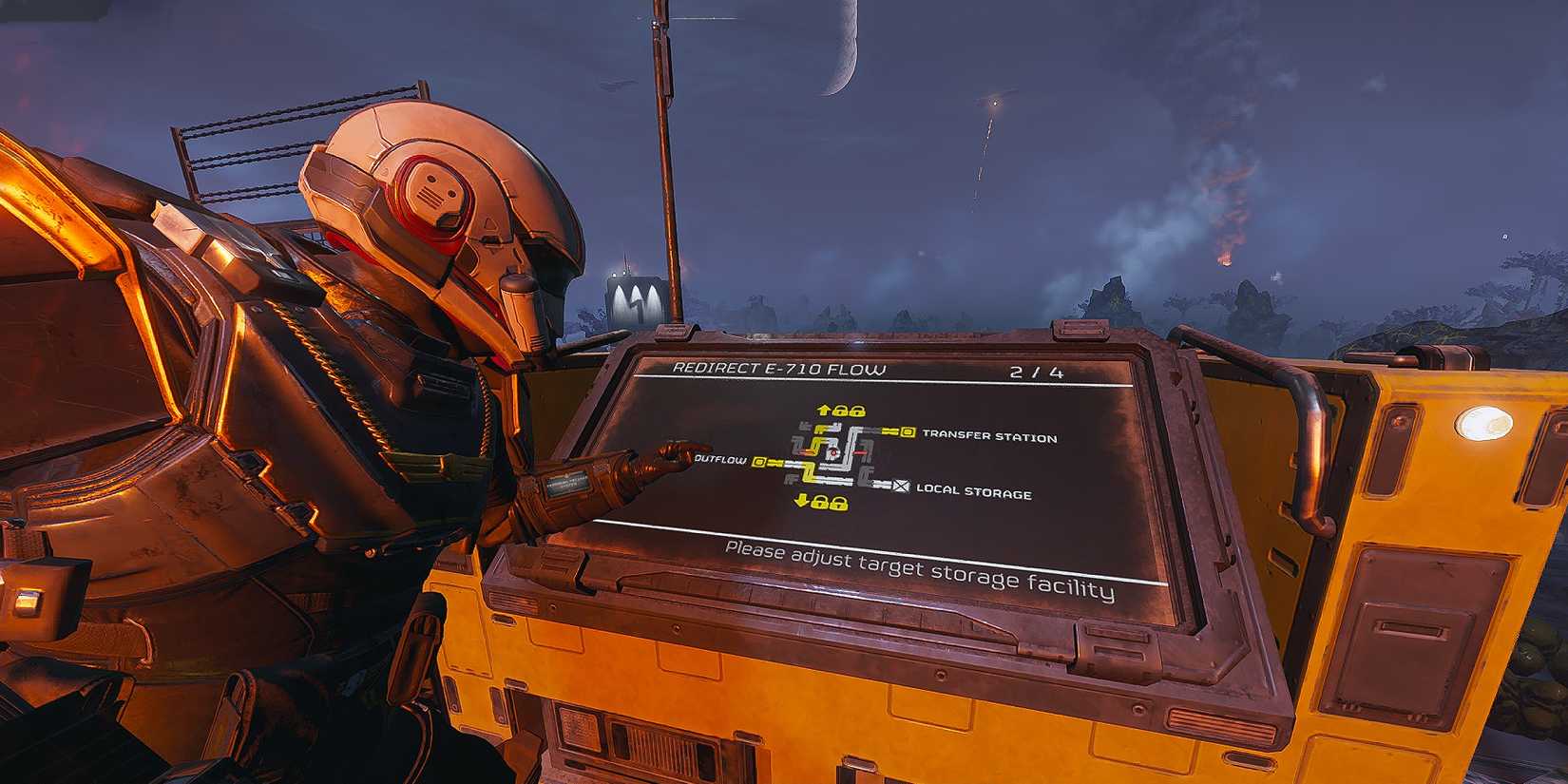This screenshot has height=784, width=1568.
Task: Select the white pipe segment below the valve
Action: click(x=833, y=466)
